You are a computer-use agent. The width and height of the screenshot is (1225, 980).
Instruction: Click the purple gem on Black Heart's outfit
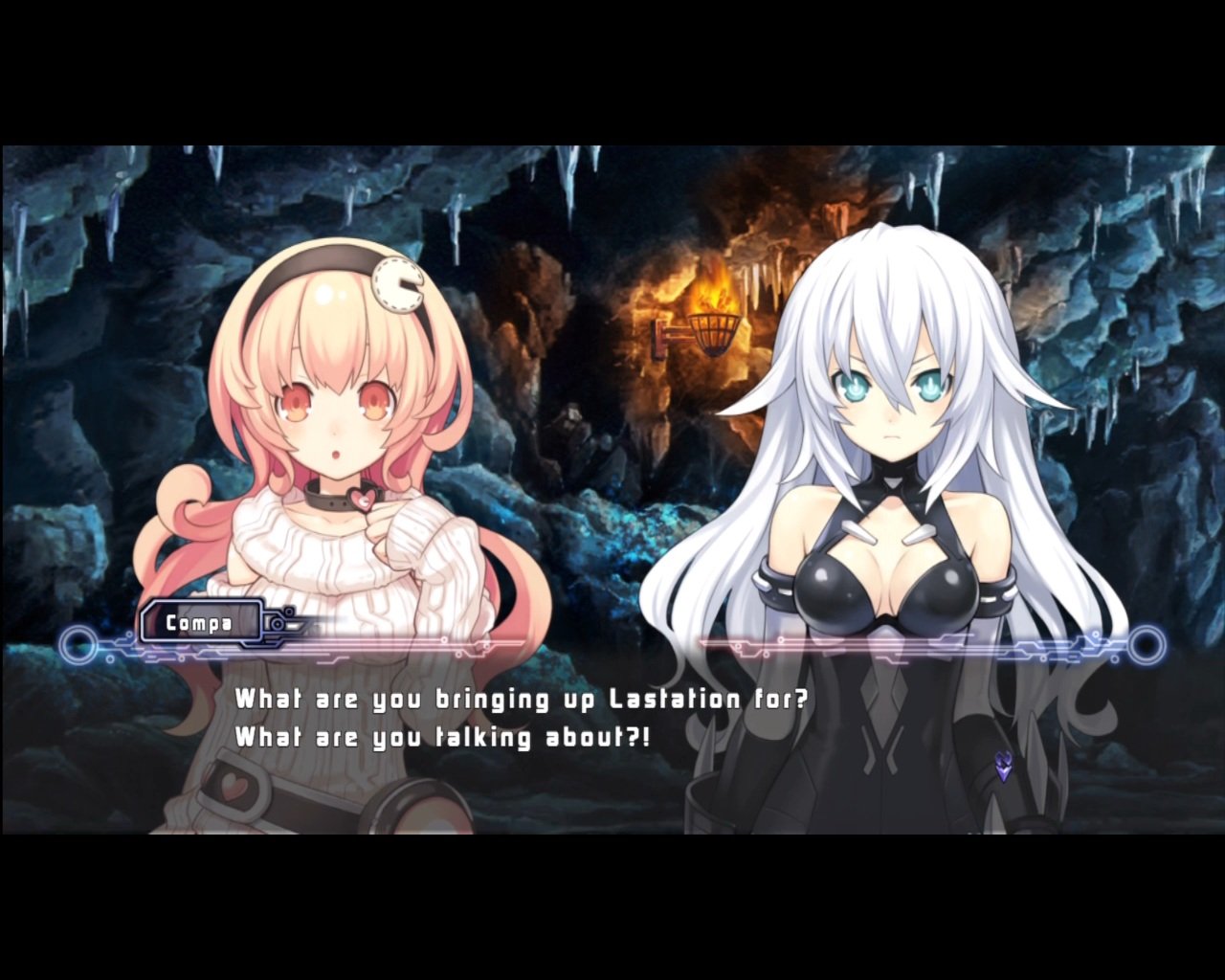pos(1004,766)
